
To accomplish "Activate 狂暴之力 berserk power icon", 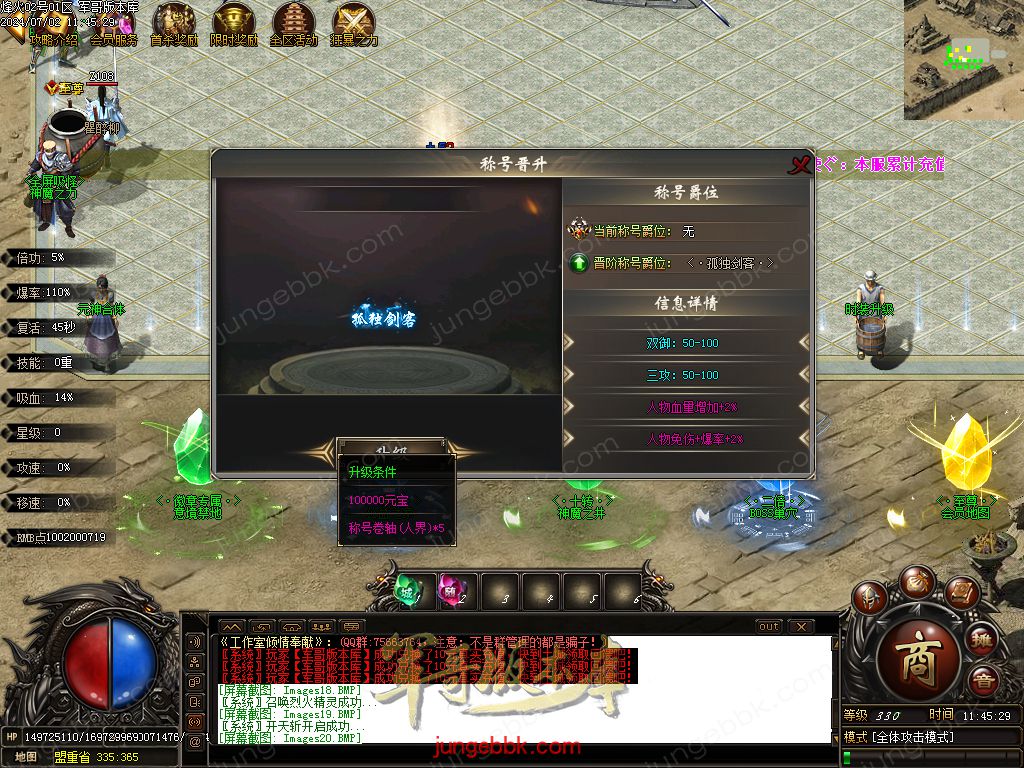I will coord(354,24).
